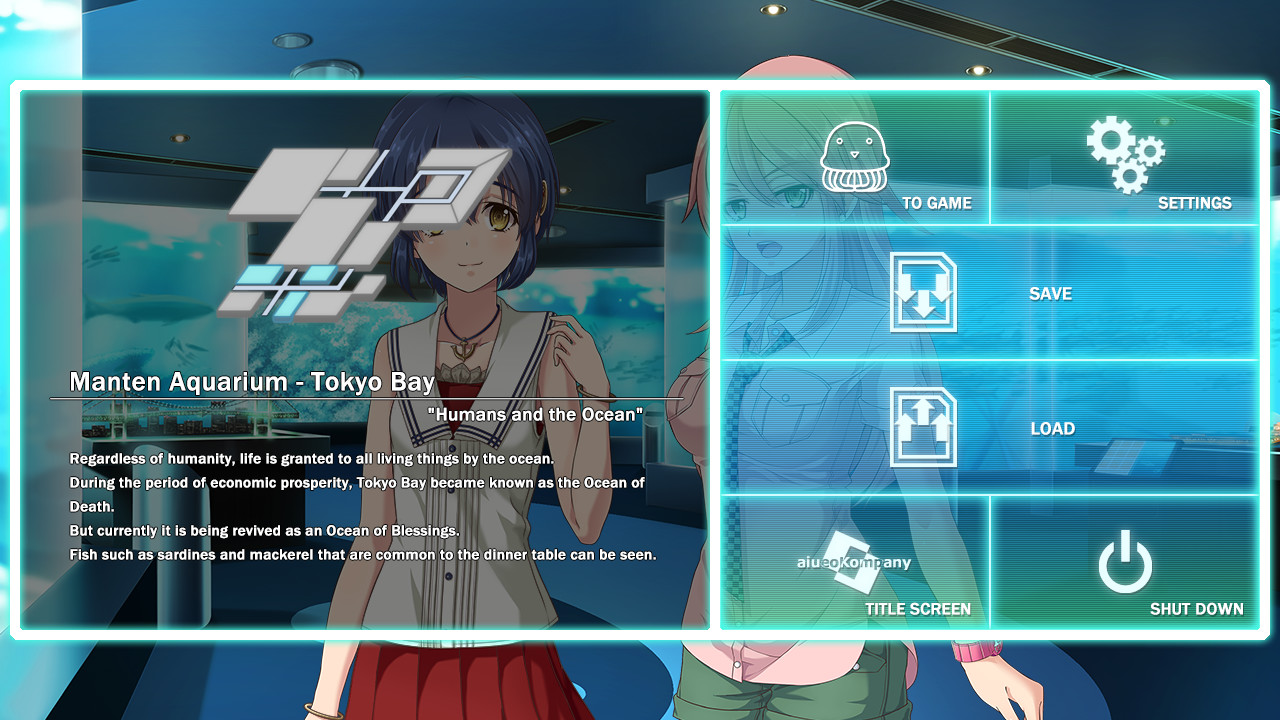
Task: Choose the SAVE option
Action: click(990, 293)
